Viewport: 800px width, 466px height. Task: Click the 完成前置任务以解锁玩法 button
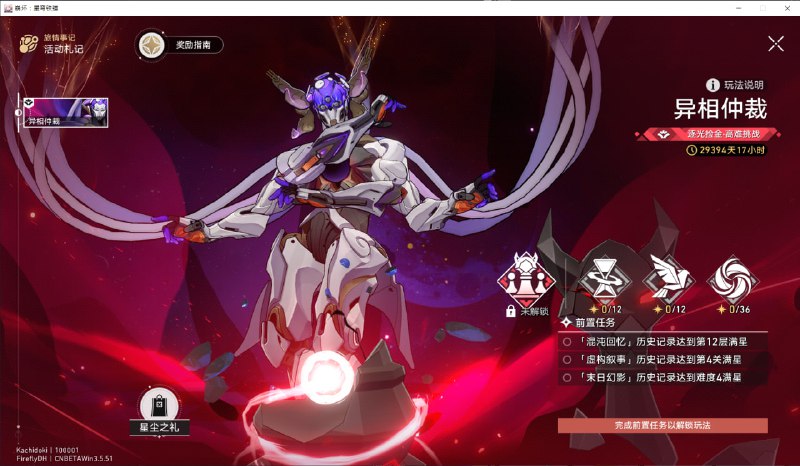pos(663,425)
